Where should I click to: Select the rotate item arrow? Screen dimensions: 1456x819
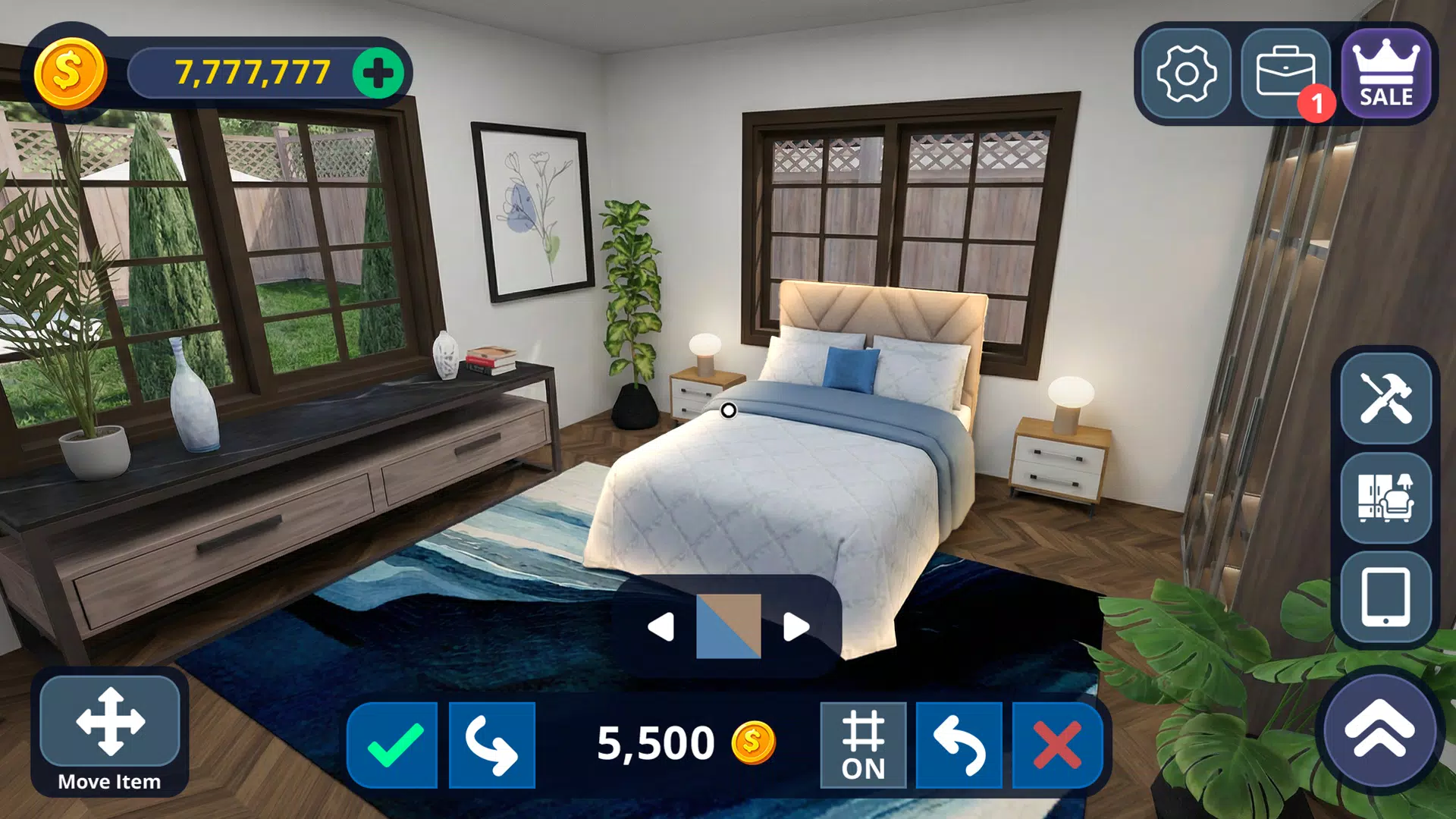coord(491,745)
